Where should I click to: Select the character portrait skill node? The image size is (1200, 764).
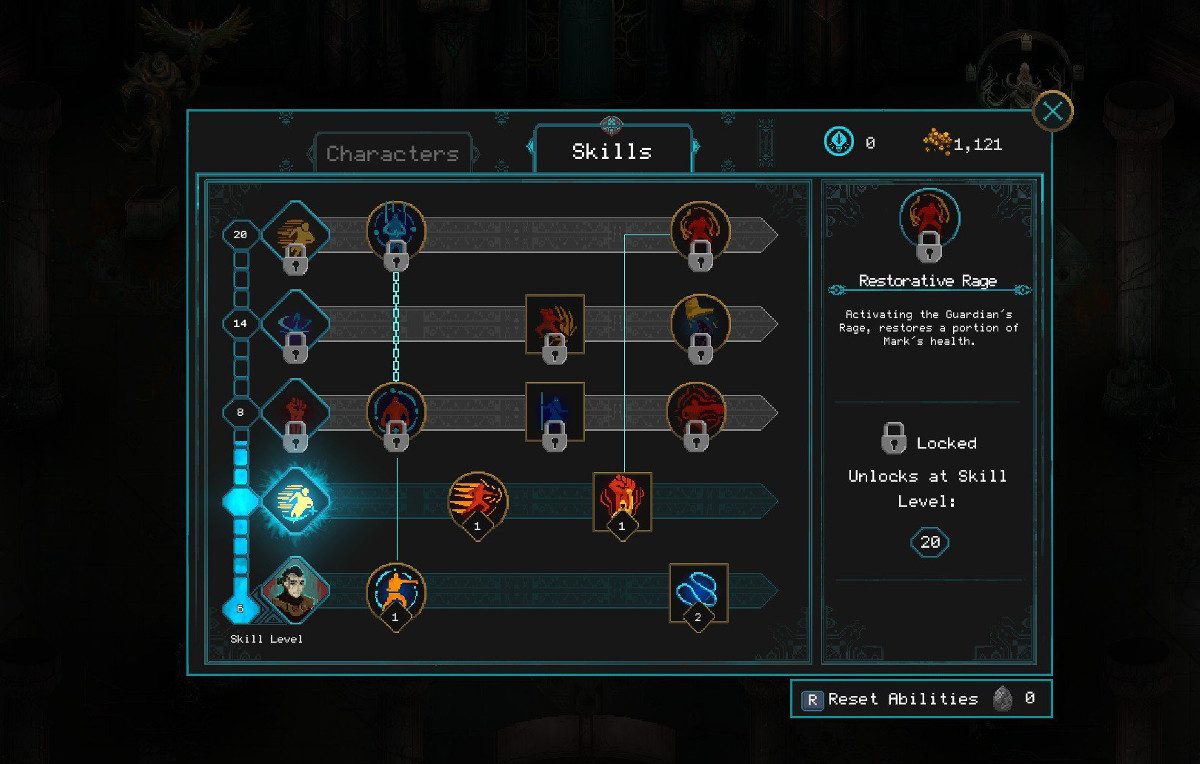coord(295,589)
